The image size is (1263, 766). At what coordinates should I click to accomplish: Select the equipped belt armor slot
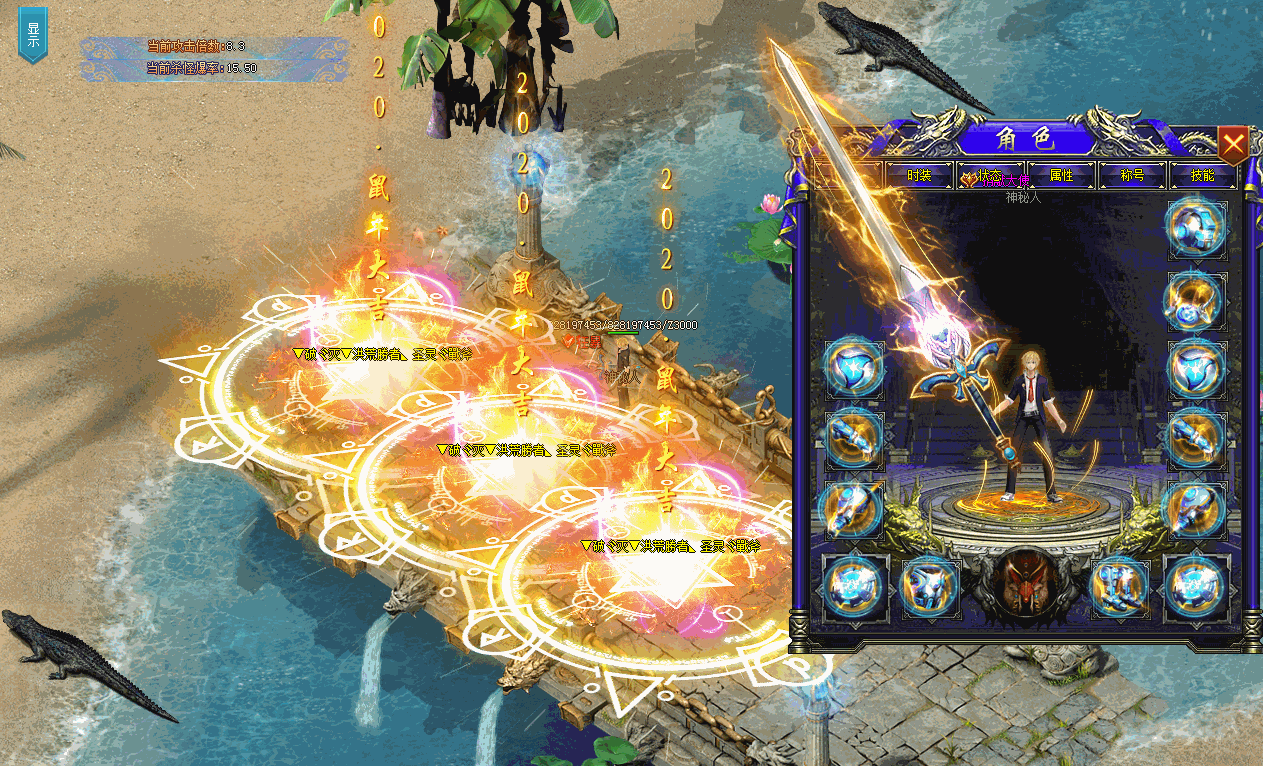pos(931,586)
